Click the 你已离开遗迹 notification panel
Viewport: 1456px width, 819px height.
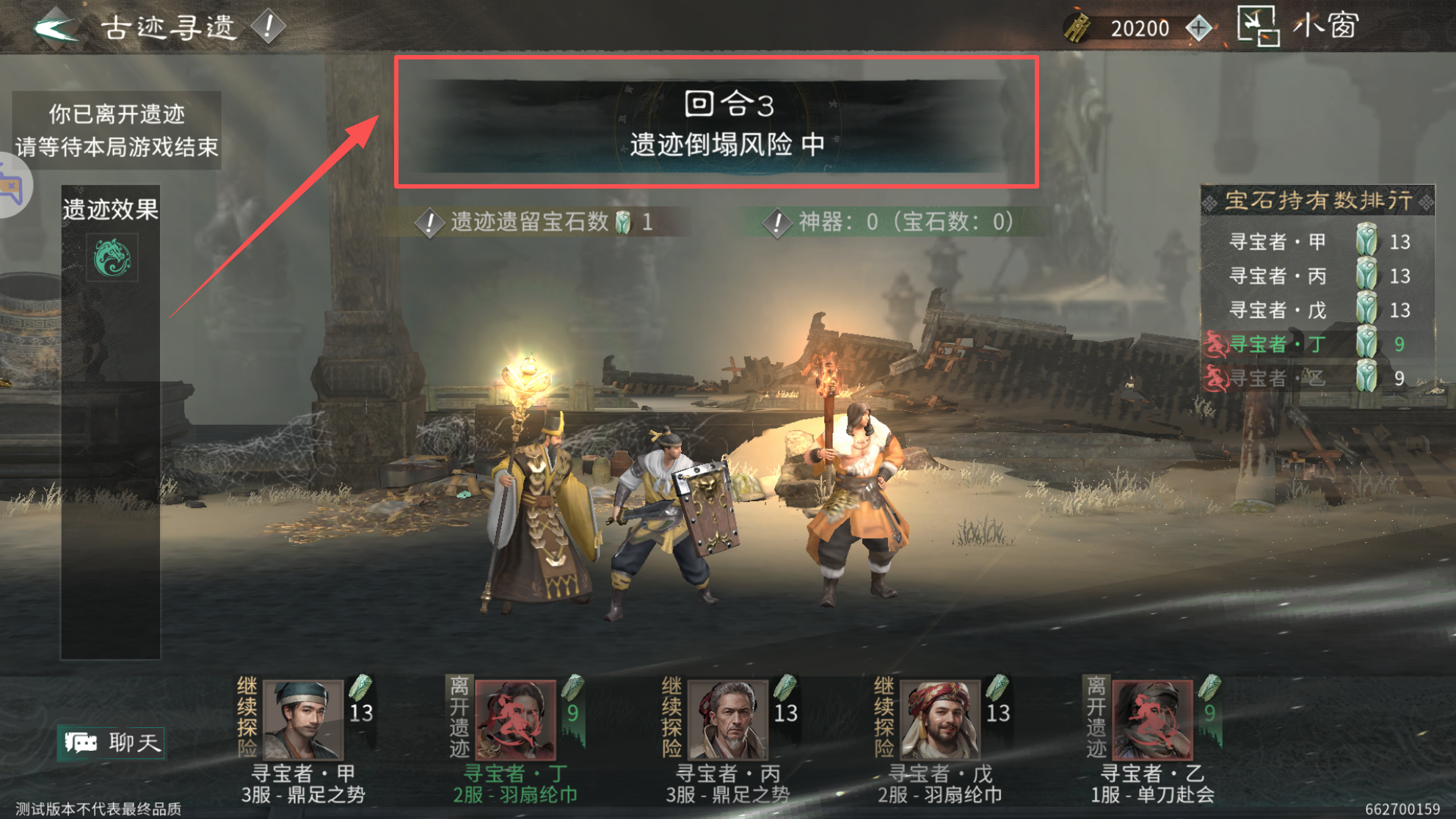tap(117, 130)
